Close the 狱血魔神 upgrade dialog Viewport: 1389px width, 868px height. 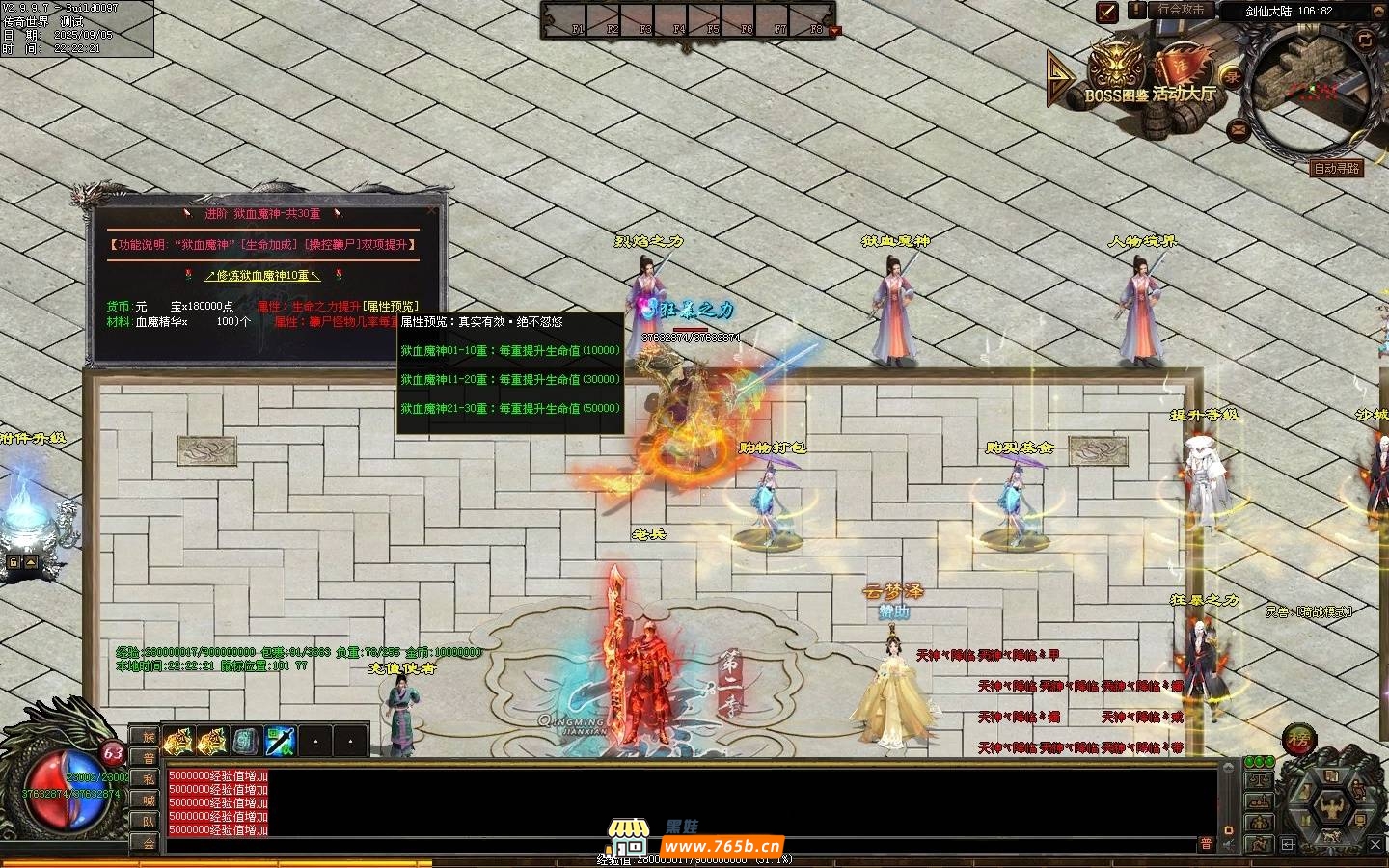coord(431,209)
